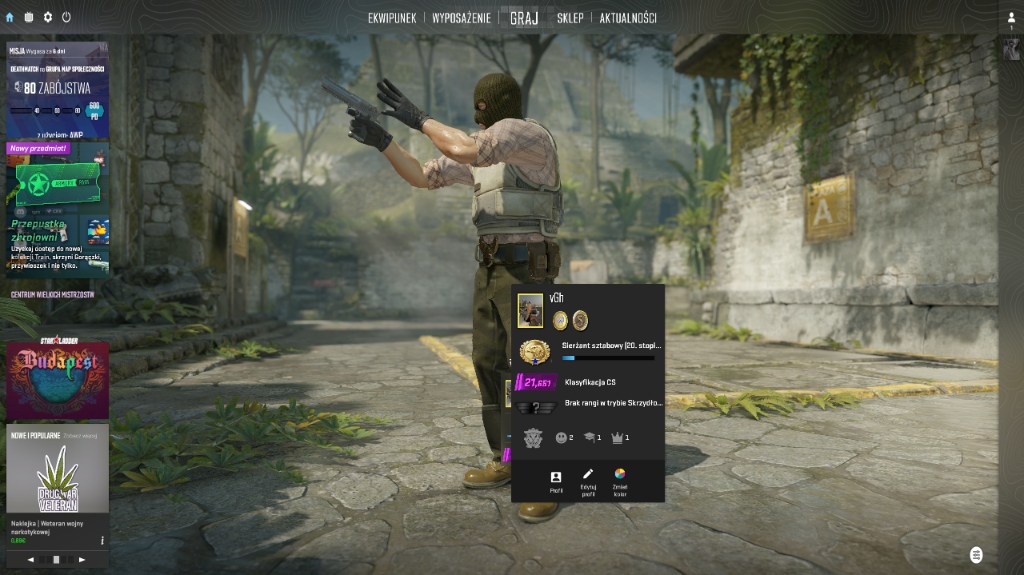
Task: Show previous featured store item arrow
Action: [31, 560]
